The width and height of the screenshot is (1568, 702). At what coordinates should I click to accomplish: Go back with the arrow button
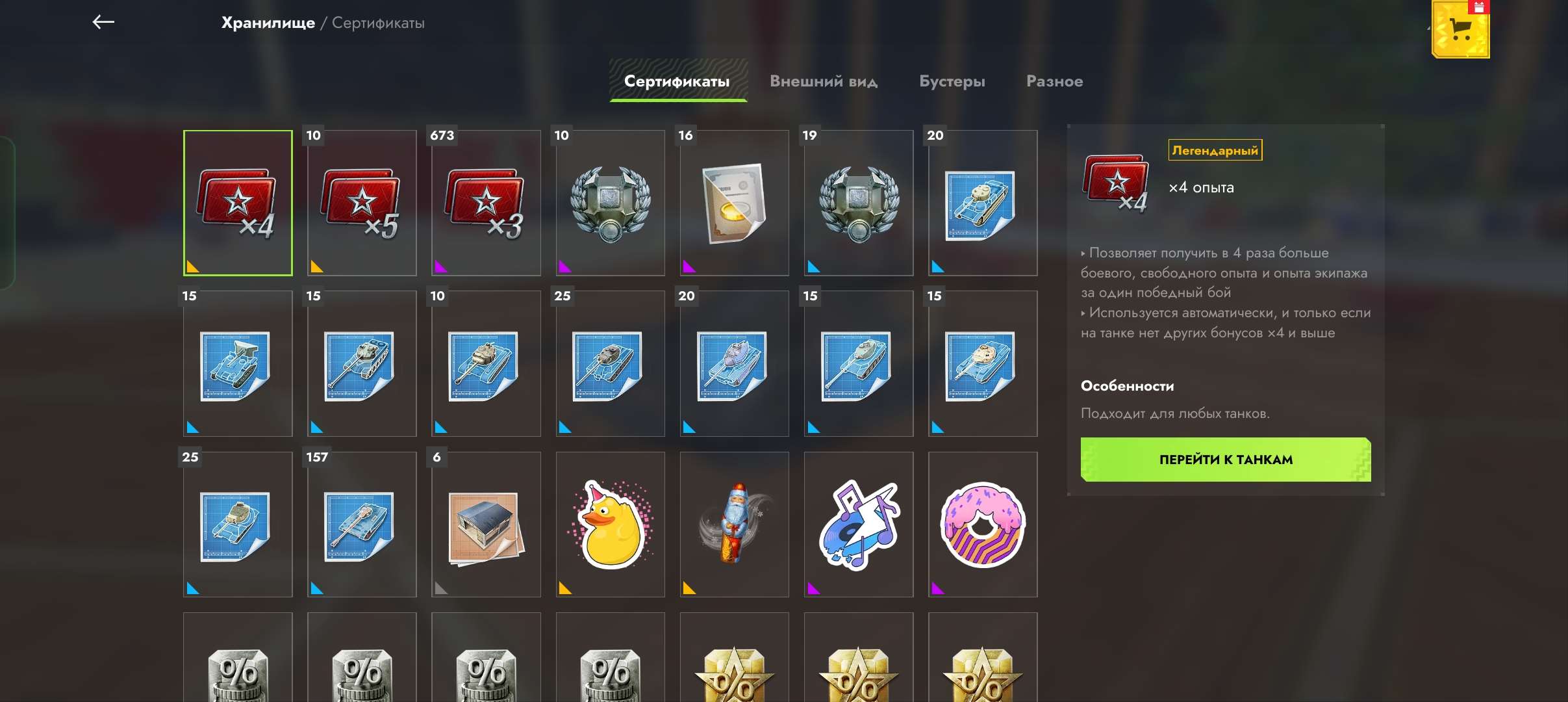click(103, 23)
